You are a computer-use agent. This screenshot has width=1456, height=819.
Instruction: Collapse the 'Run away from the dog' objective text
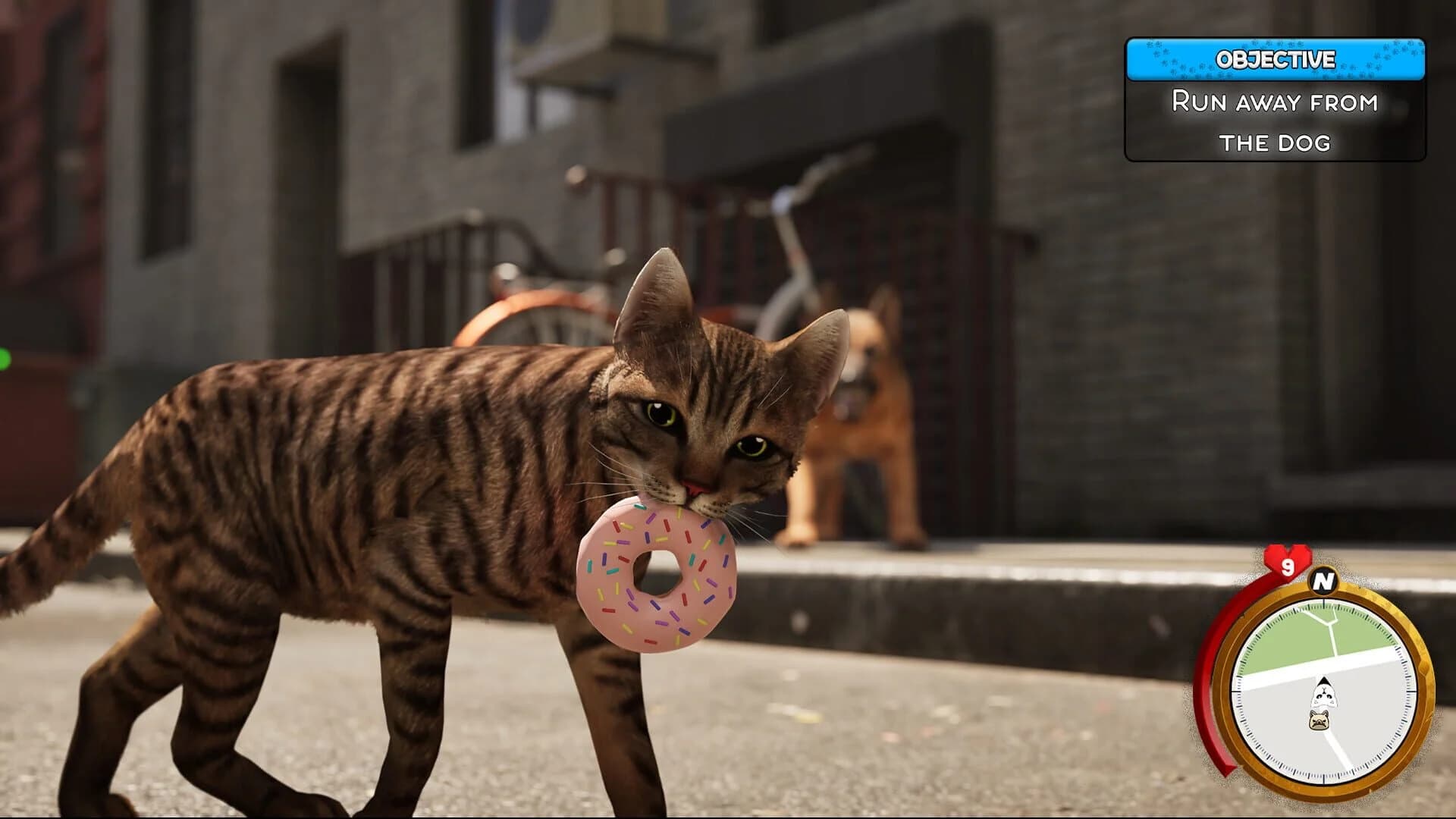click(1277, 121)
